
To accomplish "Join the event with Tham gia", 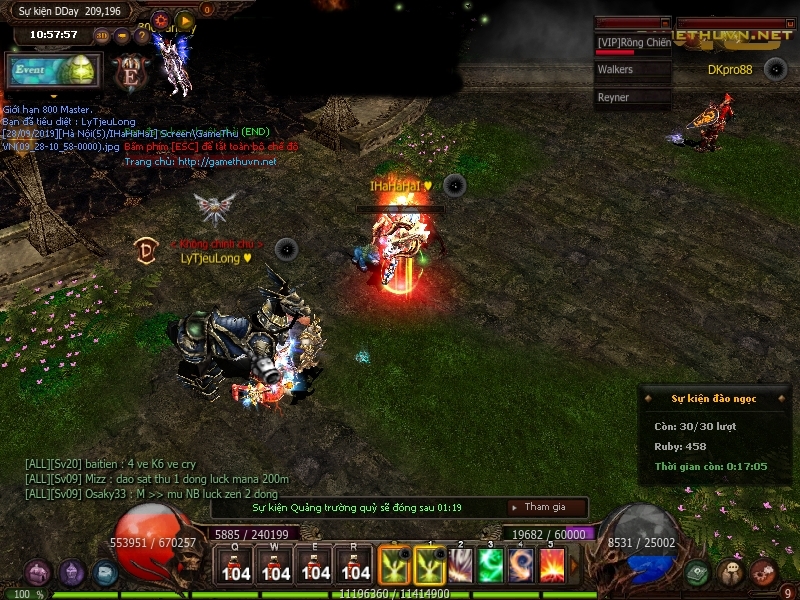I will [546, 507].
